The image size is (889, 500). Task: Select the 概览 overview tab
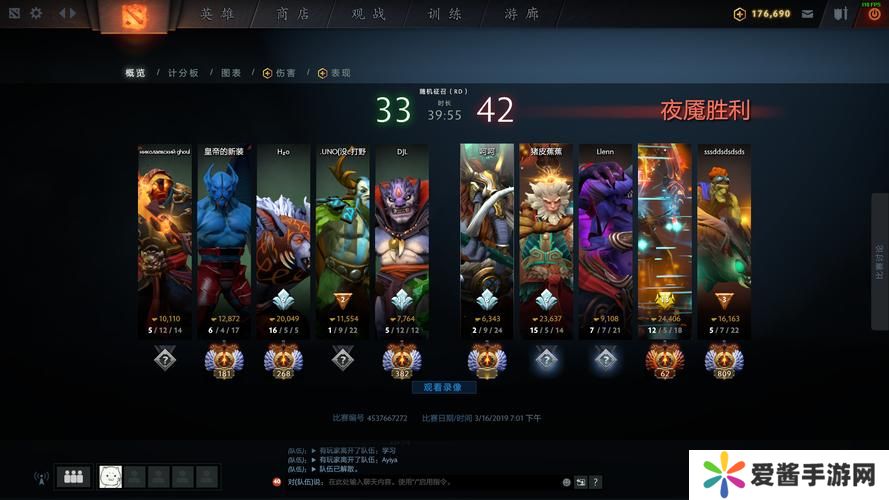(135, 73)
